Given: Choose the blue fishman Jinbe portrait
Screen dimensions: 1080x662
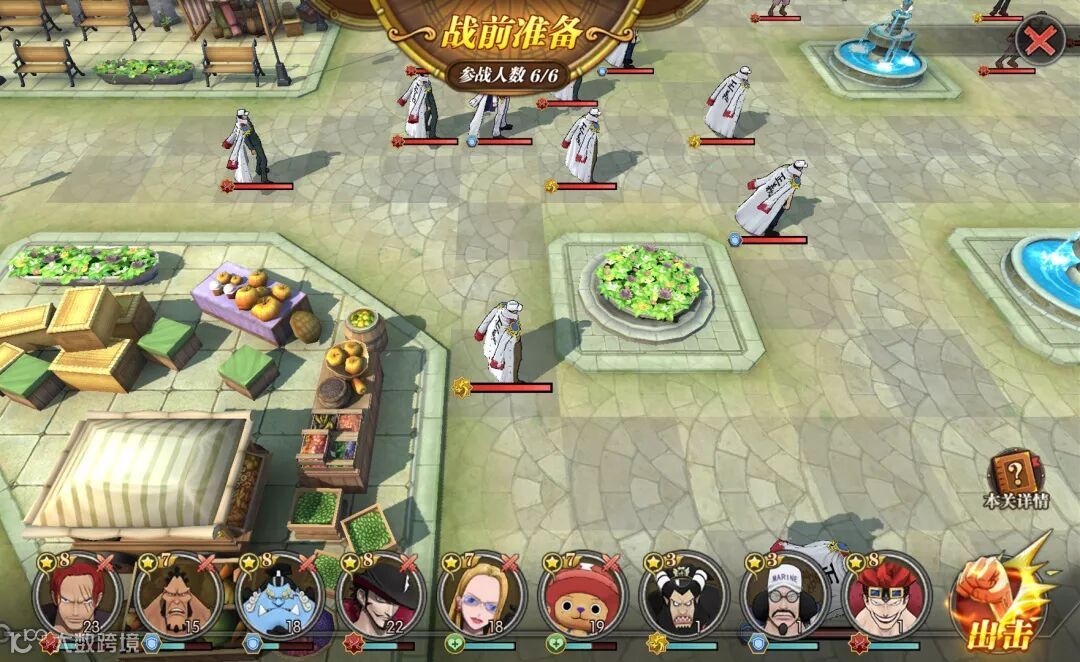Looking at the screenshot, I should coord(279,597).
